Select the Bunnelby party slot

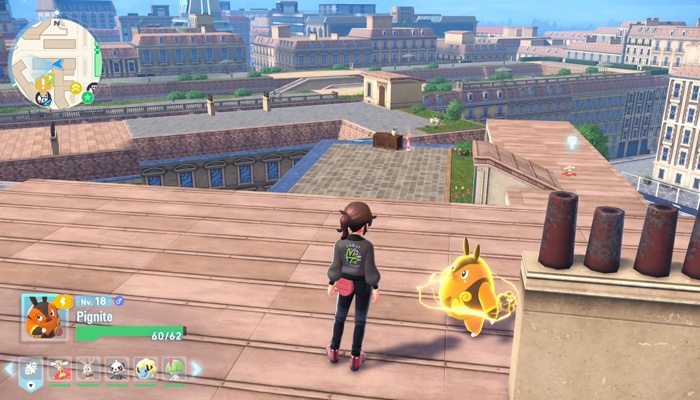89,369
